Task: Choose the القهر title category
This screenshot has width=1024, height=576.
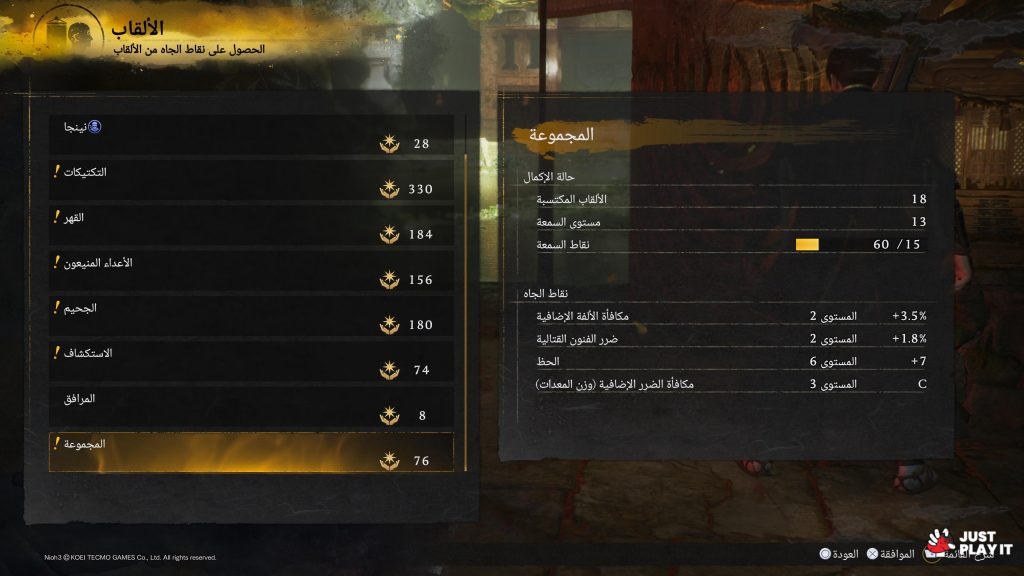Action: click(251, 226)
